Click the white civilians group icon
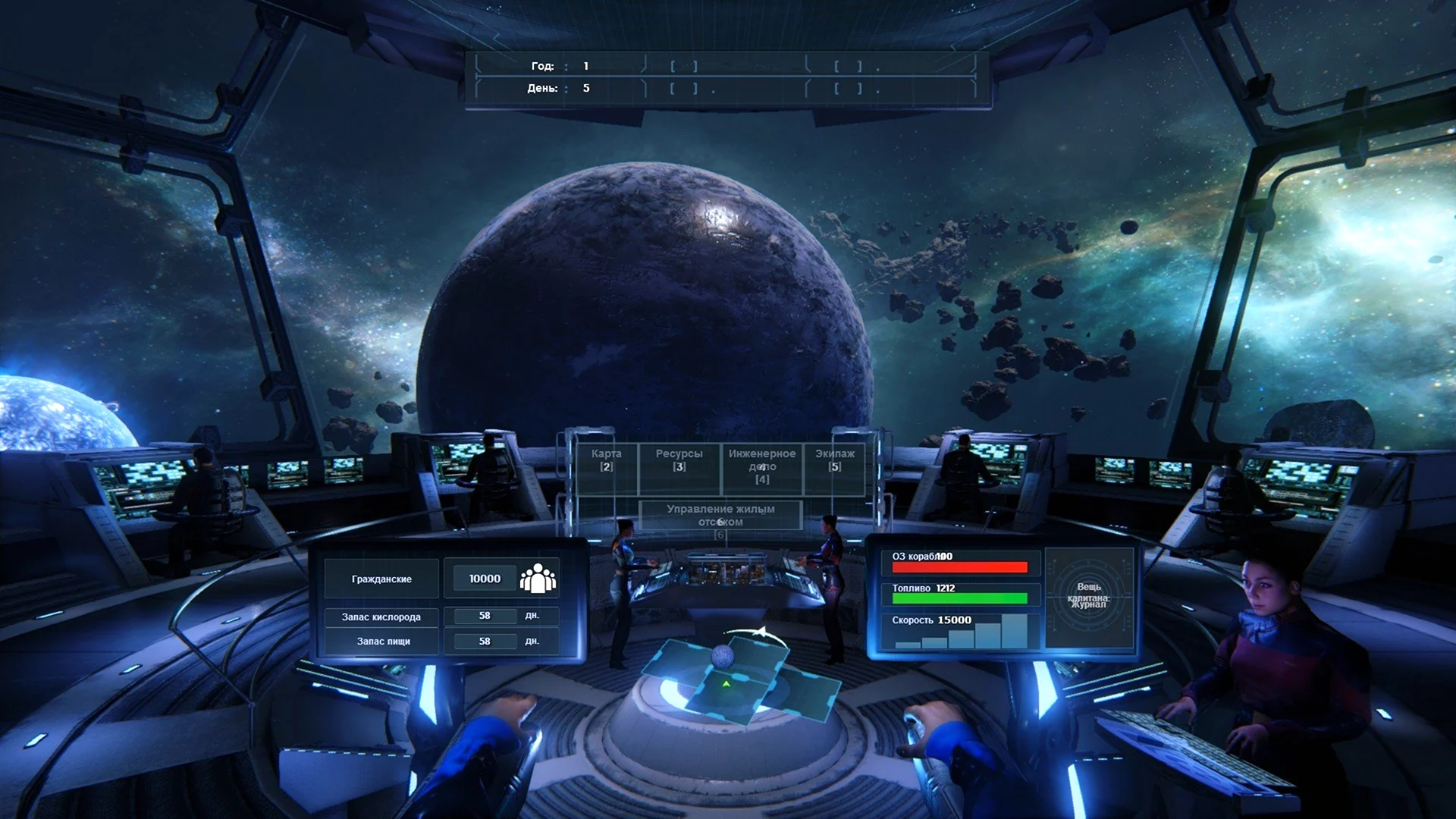 tap(538, 579)
